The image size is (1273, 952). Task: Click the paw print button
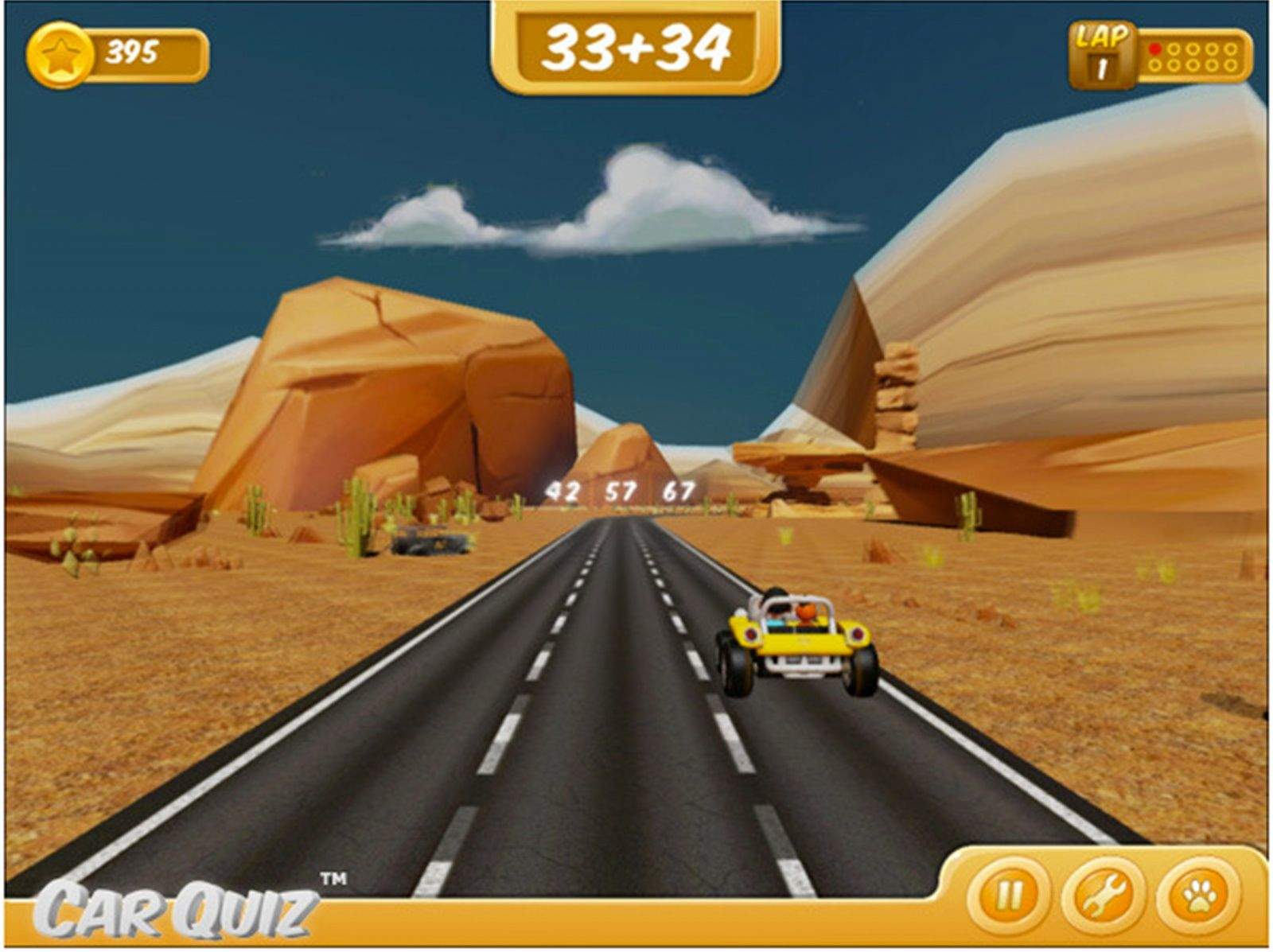point(1198,896)
